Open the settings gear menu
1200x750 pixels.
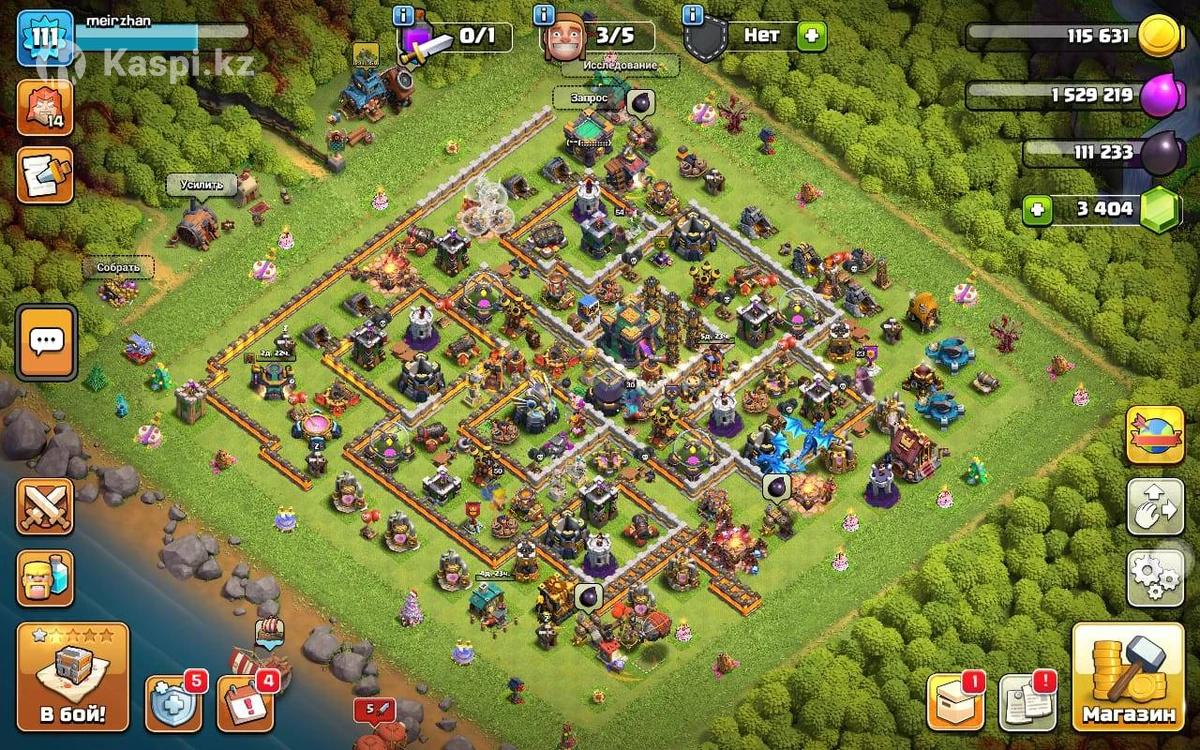pos(1155,577)
